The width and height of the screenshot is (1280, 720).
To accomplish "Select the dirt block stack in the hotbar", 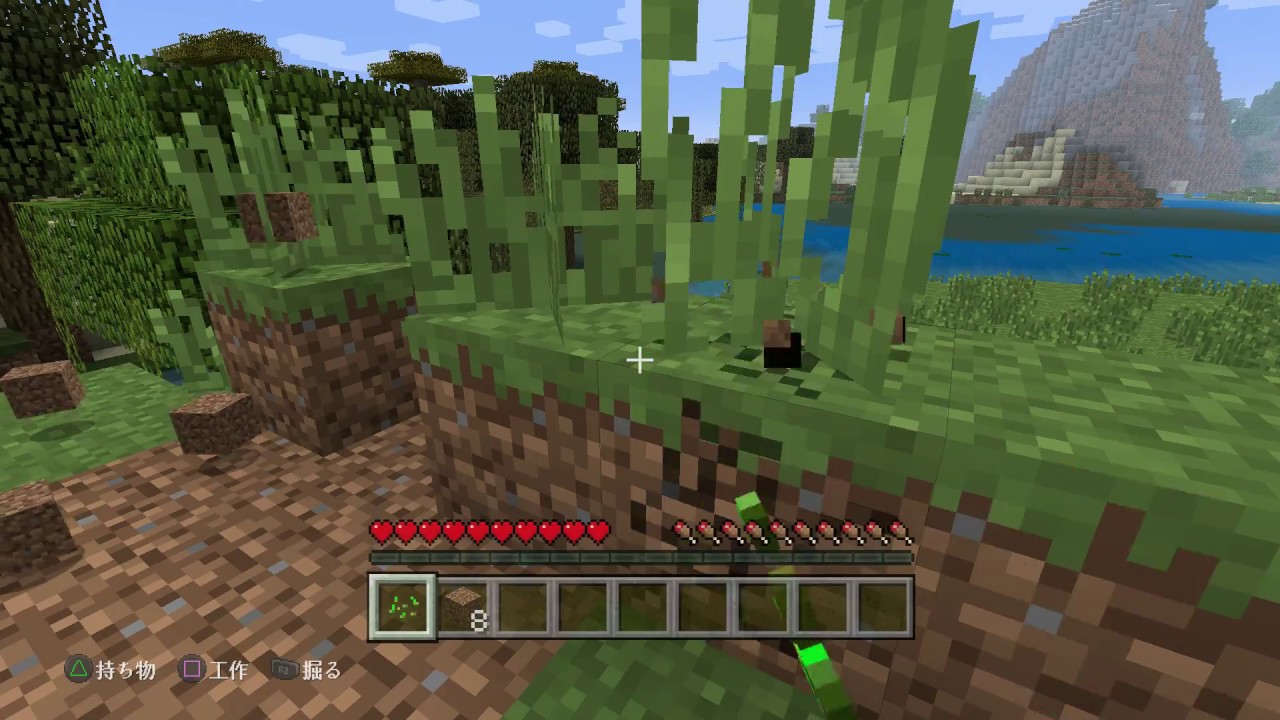I will coord(462,603).
